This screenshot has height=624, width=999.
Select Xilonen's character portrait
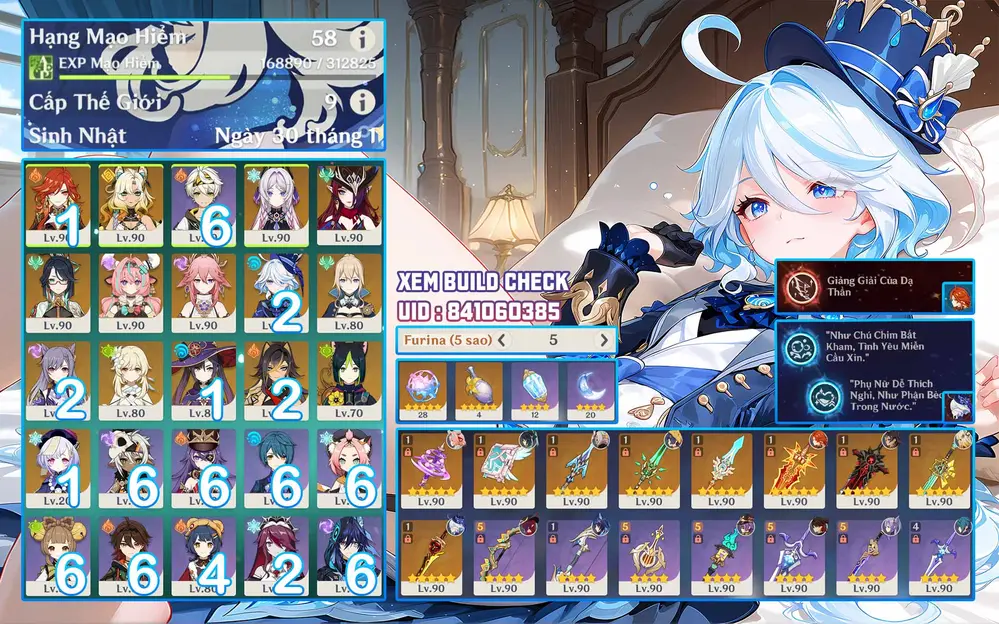pos(130,203)
